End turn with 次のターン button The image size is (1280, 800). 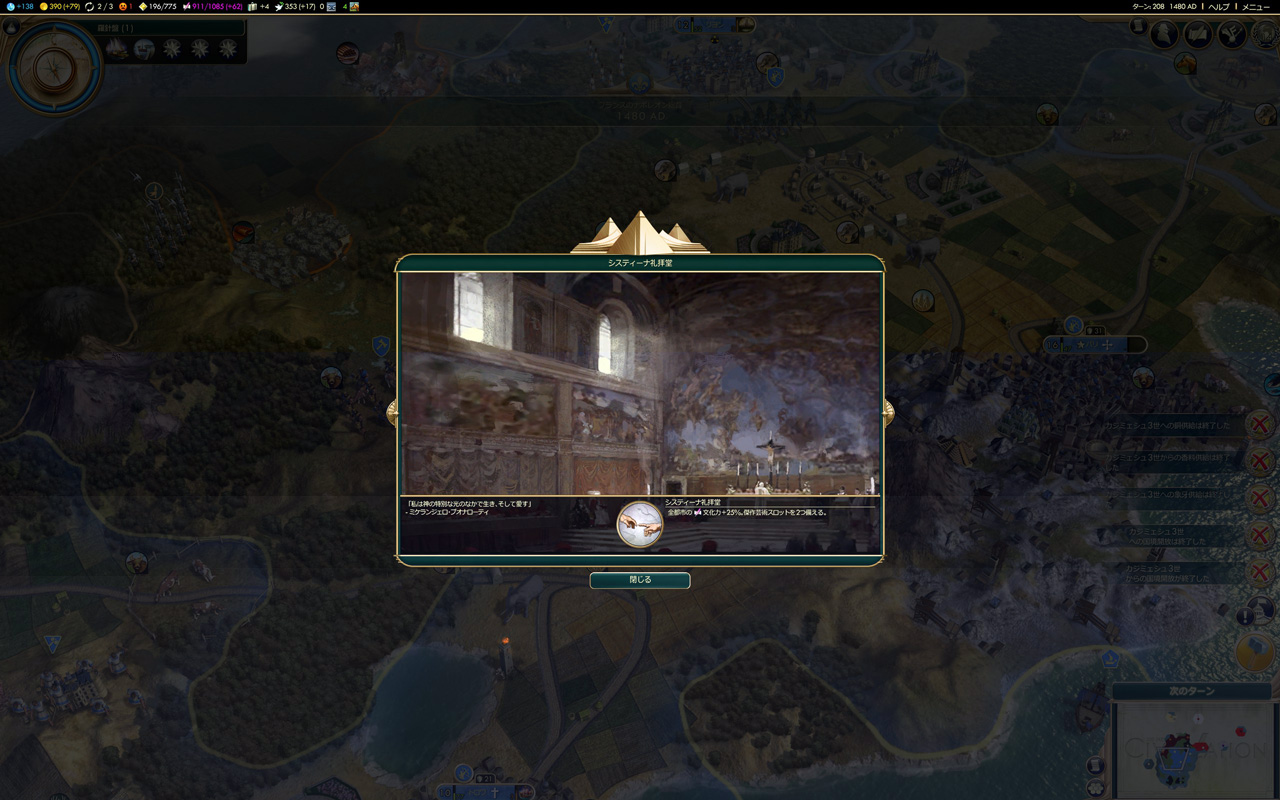1191,692
